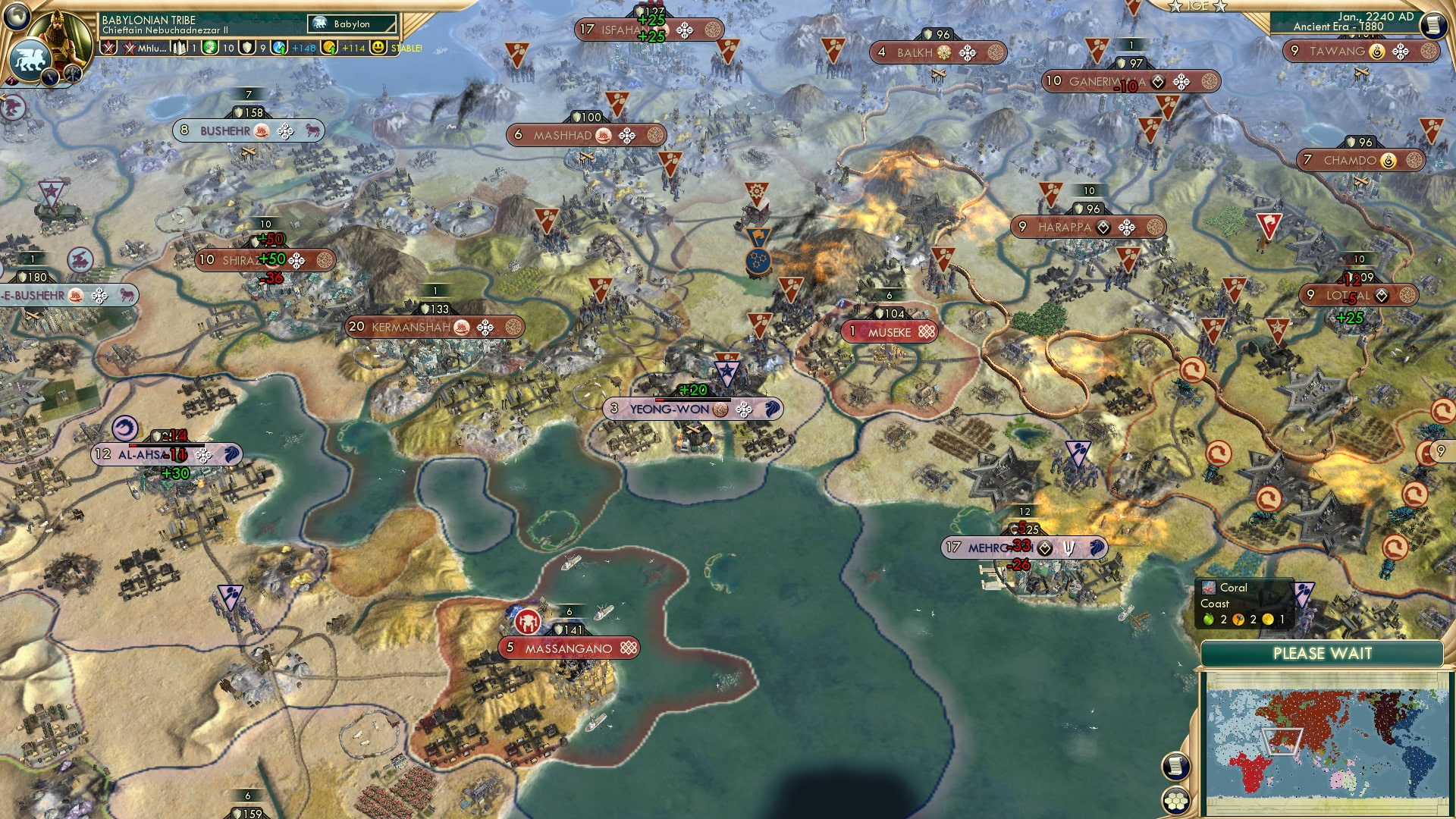The height and width of the screenshot is (819, 1456).
Task: Open the Babylon city-state dropdown
Action: (353, 24)
